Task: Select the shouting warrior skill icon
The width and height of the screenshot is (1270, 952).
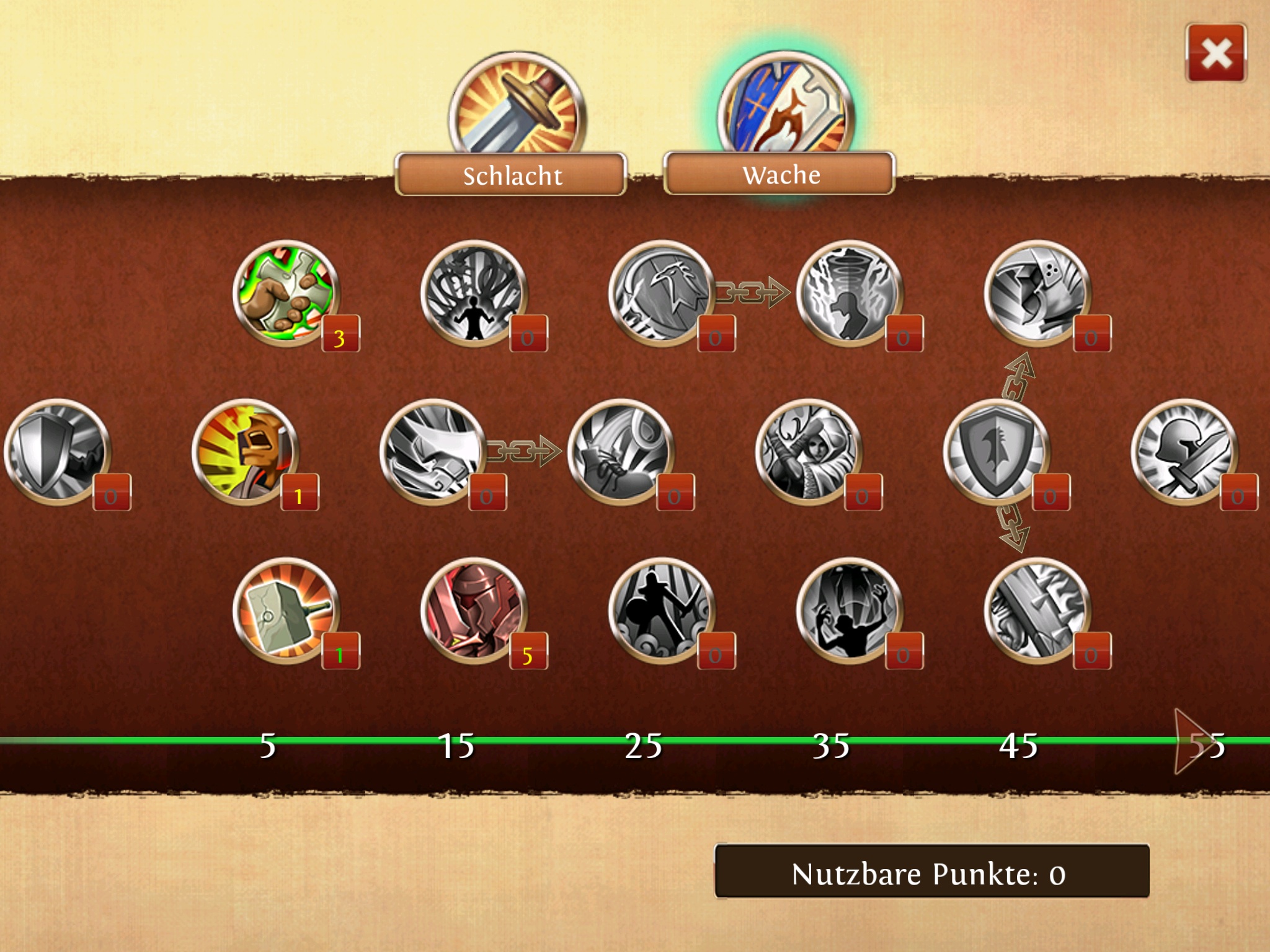Action: [246, 452]
